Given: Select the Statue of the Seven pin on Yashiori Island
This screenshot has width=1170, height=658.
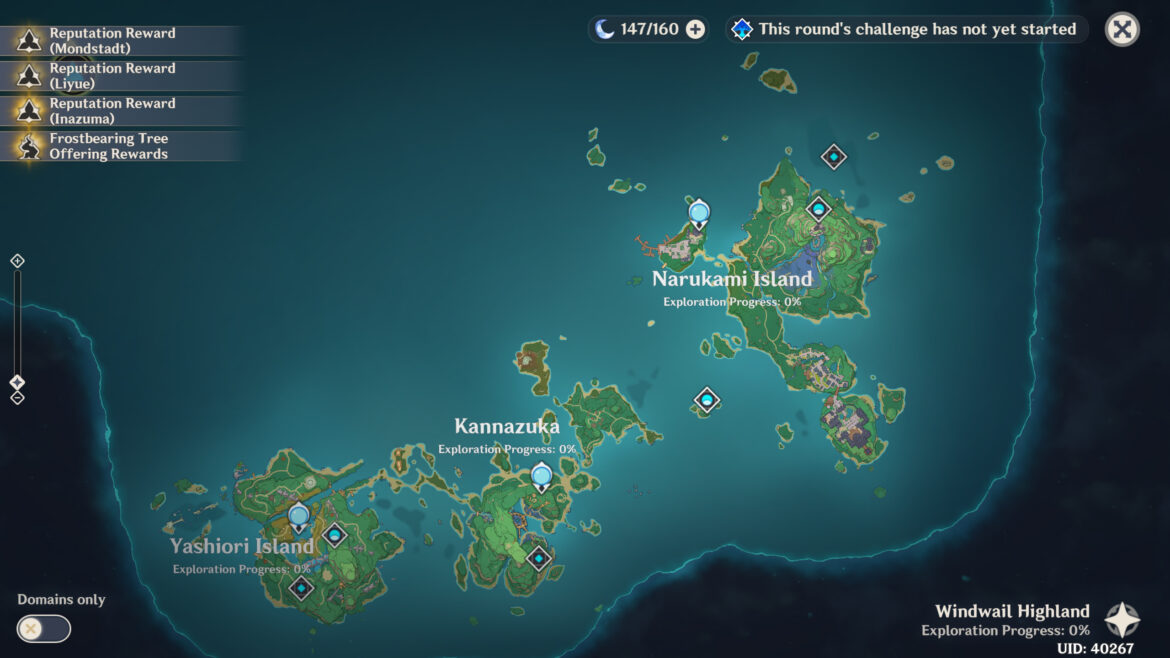Looking at the screenshot, I should (298, 517).
